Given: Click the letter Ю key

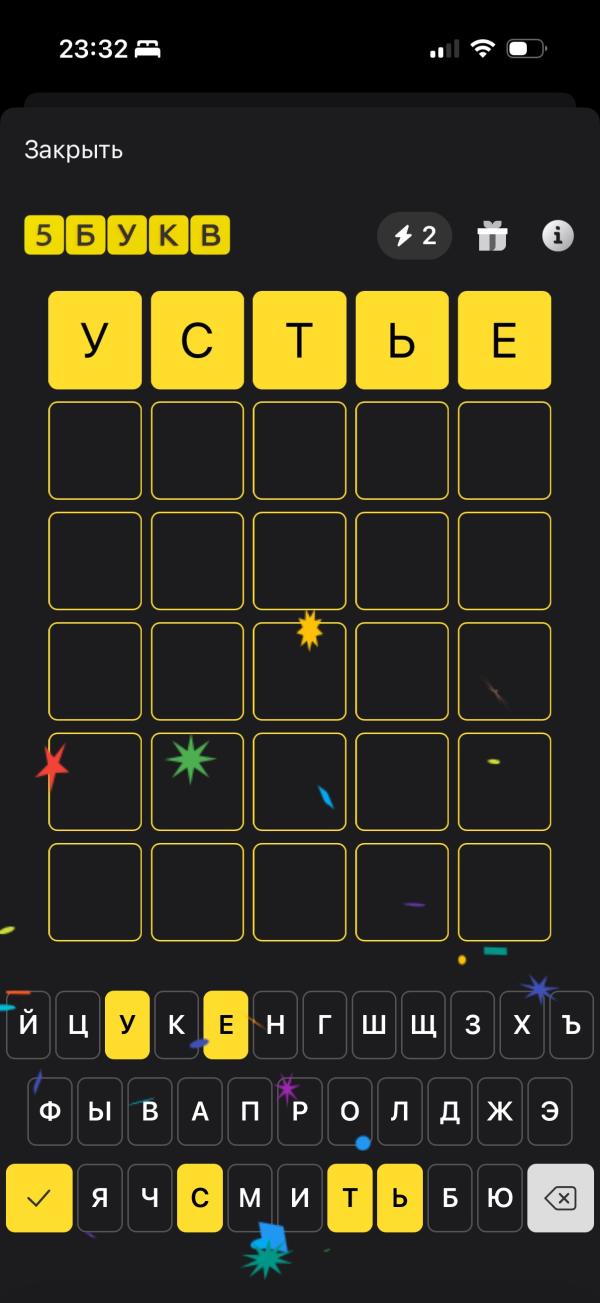Looking at the screenshot, I should pyautogui.click(x=500, y=1198).
